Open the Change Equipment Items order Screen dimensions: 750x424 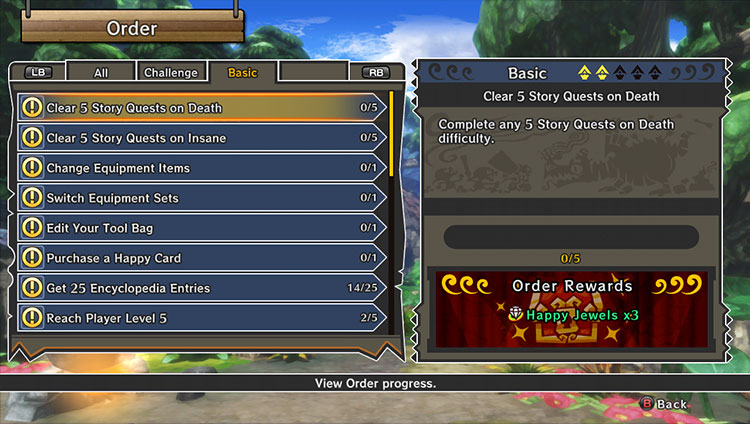[x=200, y=168]
